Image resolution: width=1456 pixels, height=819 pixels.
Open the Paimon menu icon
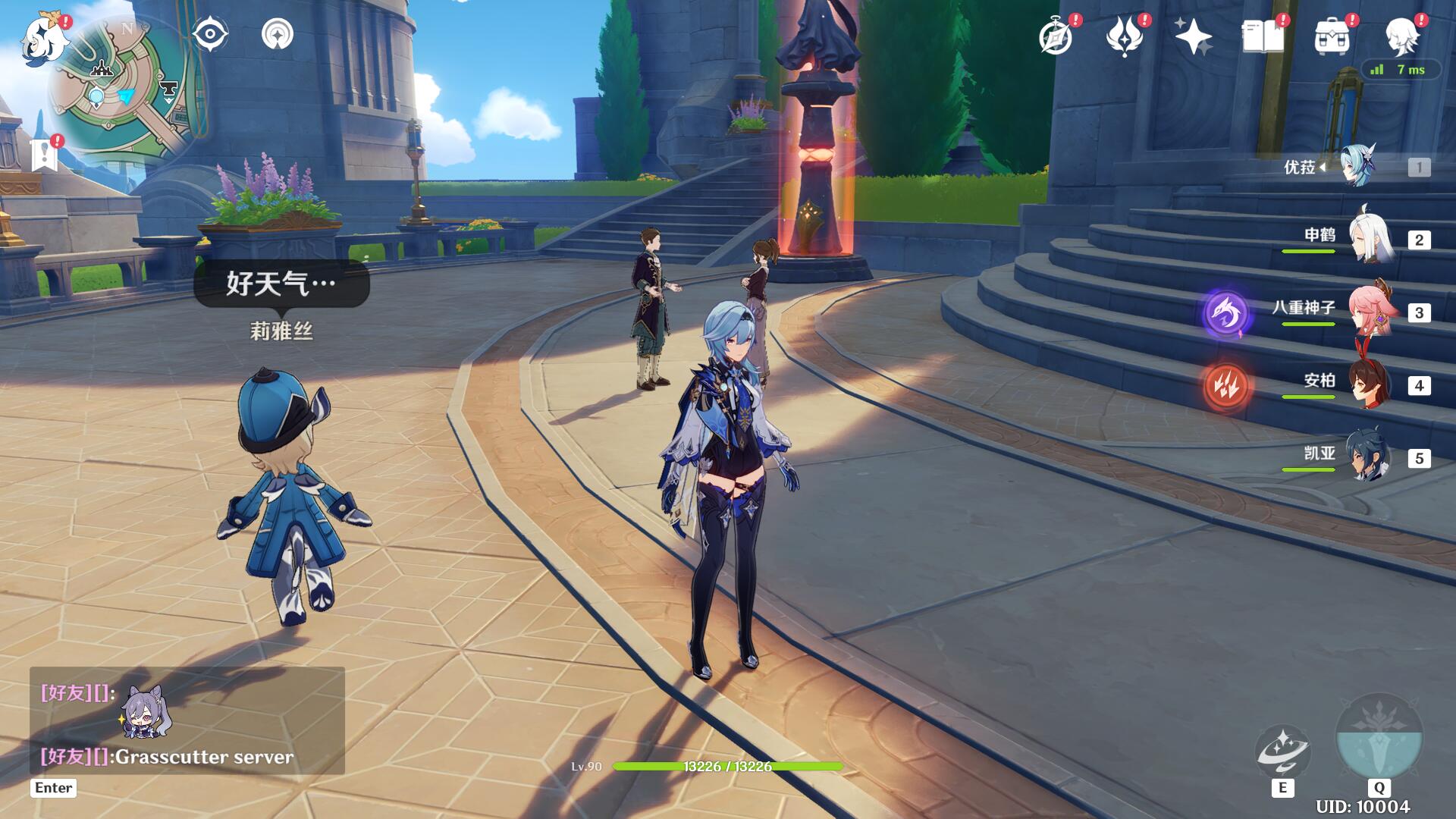pos(38,39)
